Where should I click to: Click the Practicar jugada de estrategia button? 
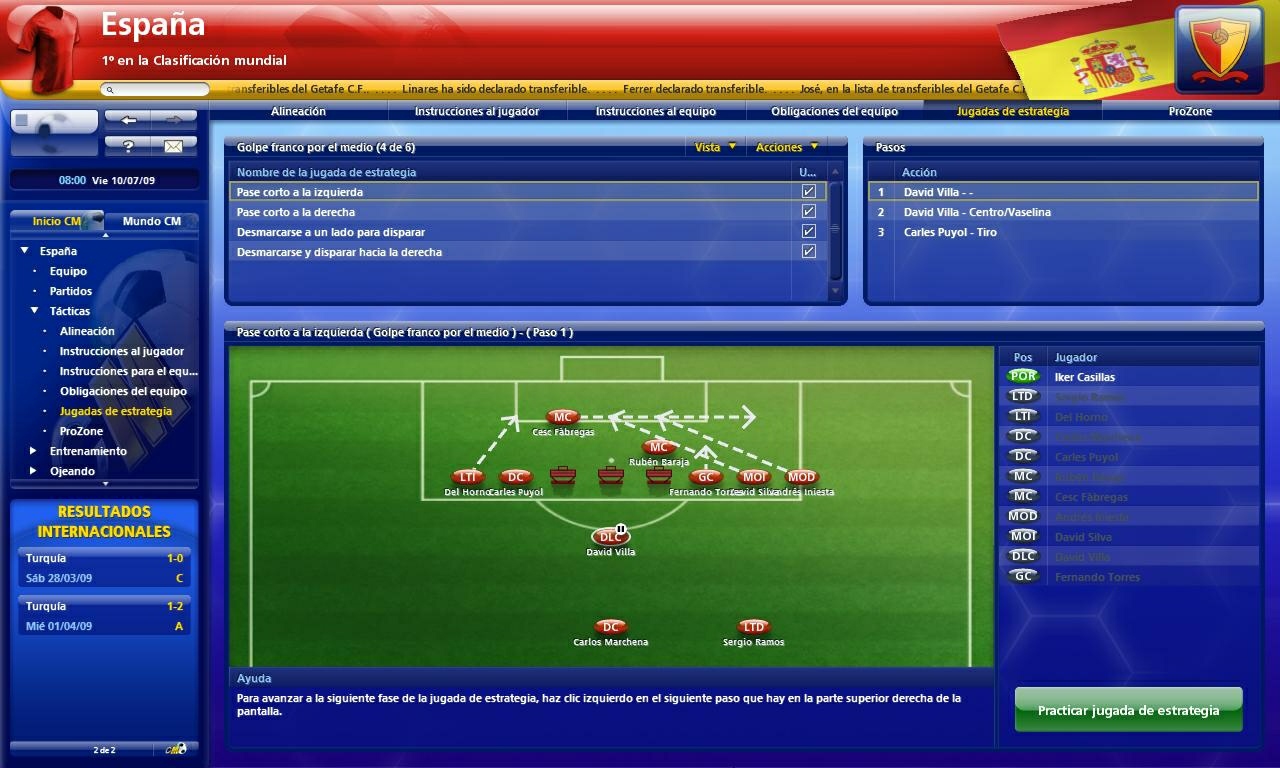(1128, 710)
